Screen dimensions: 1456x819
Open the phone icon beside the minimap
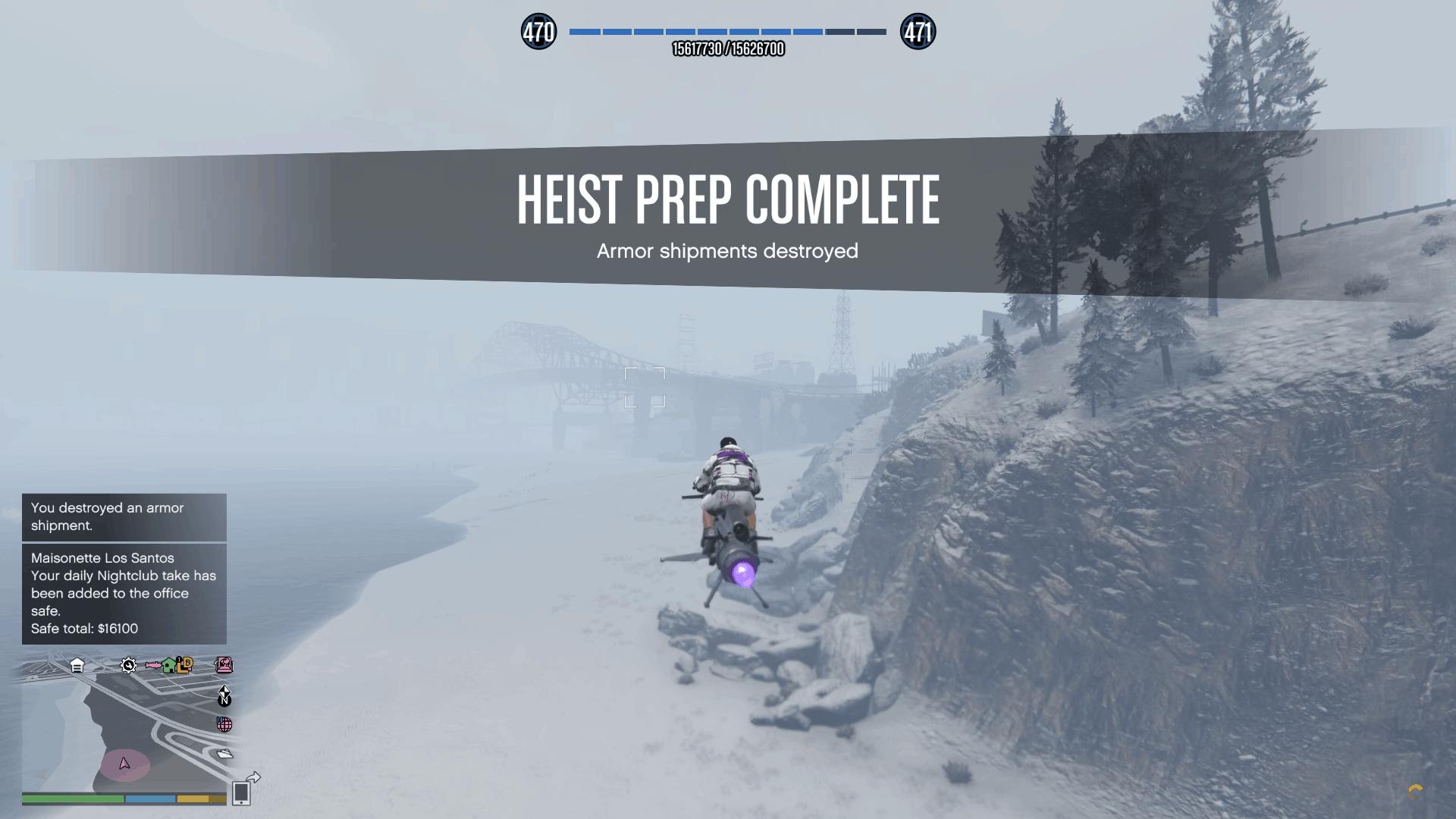241,792
